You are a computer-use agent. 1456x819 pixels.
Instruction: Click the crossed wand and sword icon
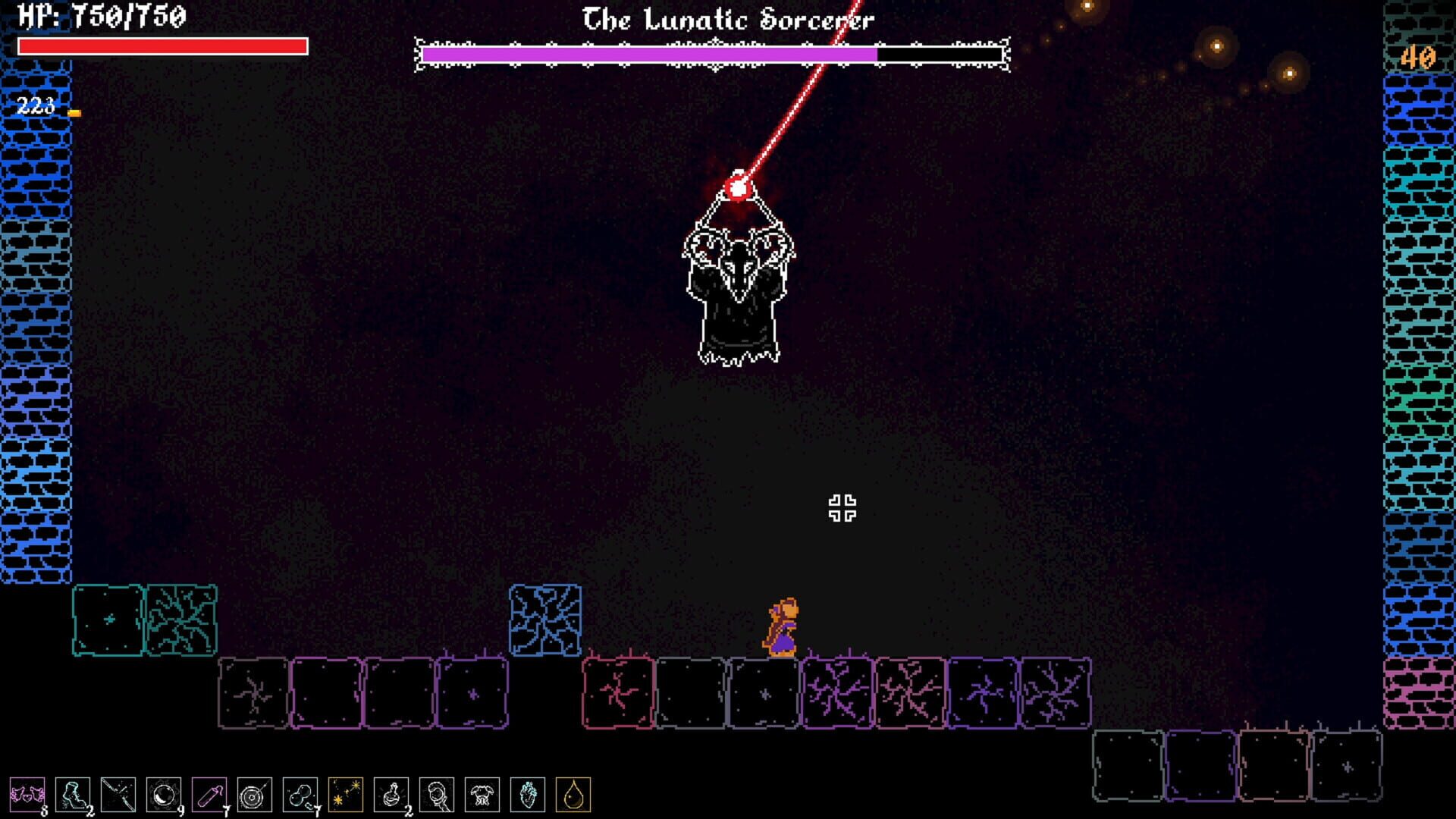tap(117, 794)
